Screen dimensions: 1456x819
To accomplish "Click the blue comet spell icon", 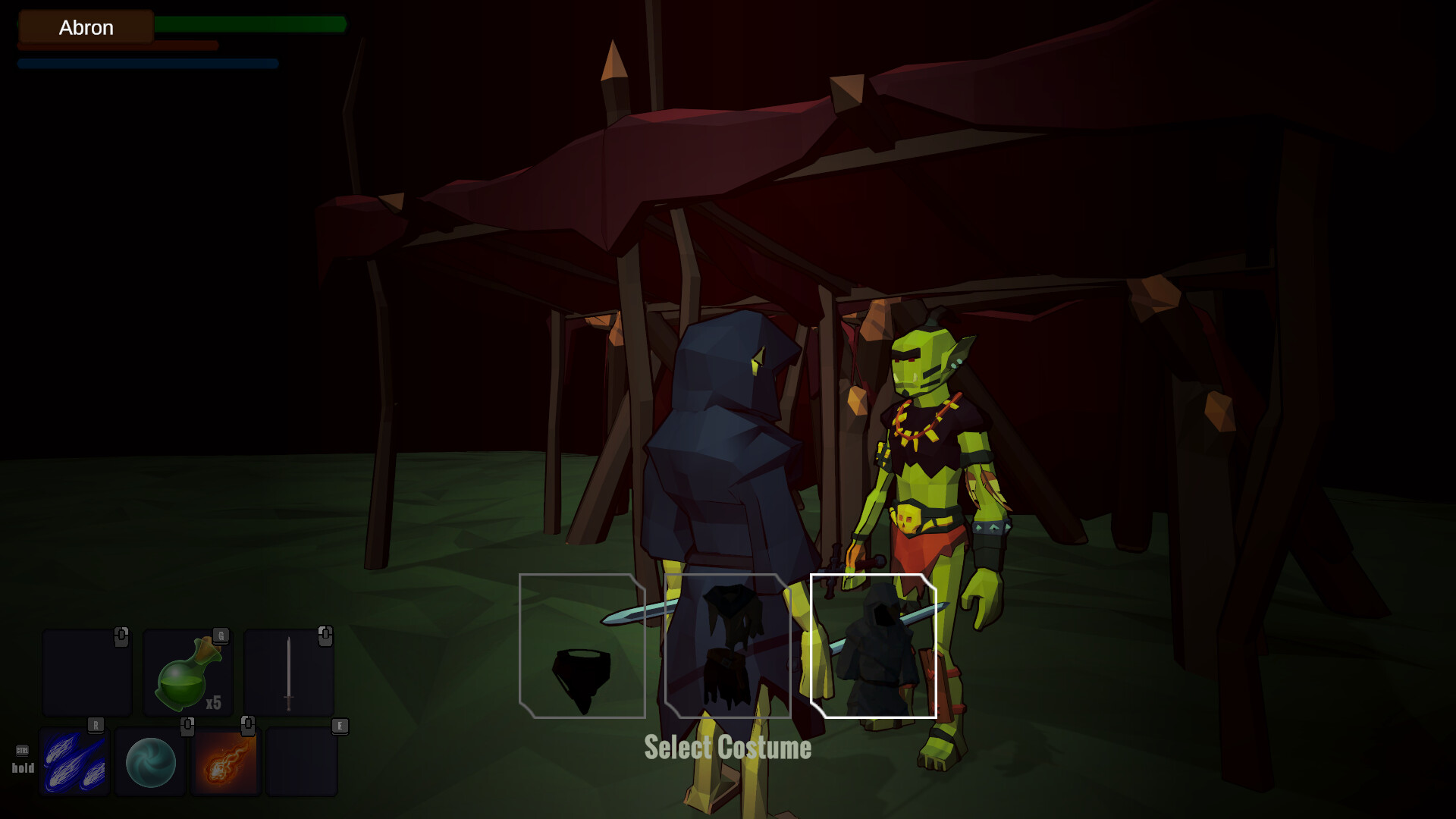I will [74, 761].
